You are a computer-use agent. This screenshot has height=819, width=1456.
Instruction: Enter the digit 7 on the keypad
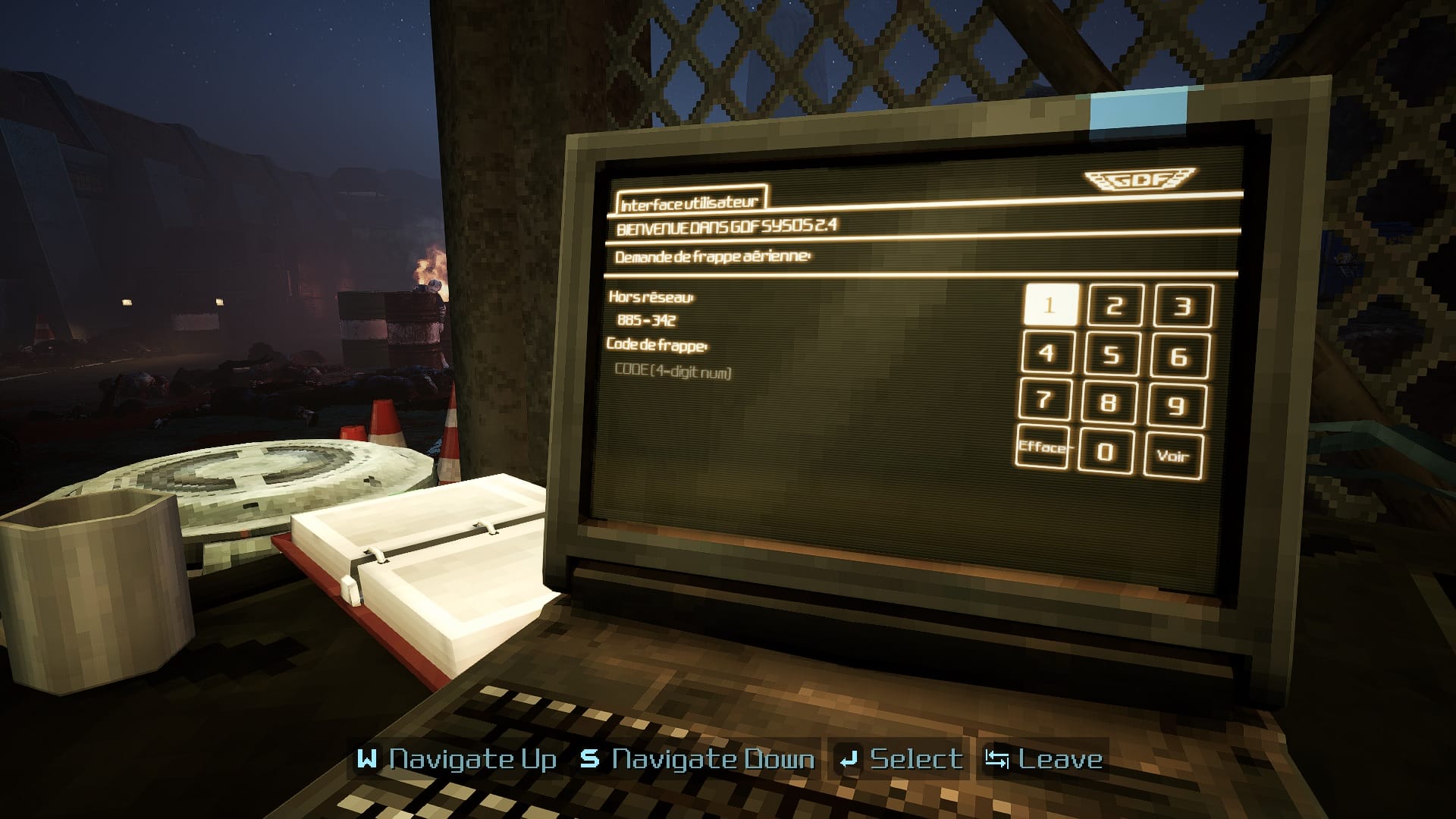coord(1044,400)
